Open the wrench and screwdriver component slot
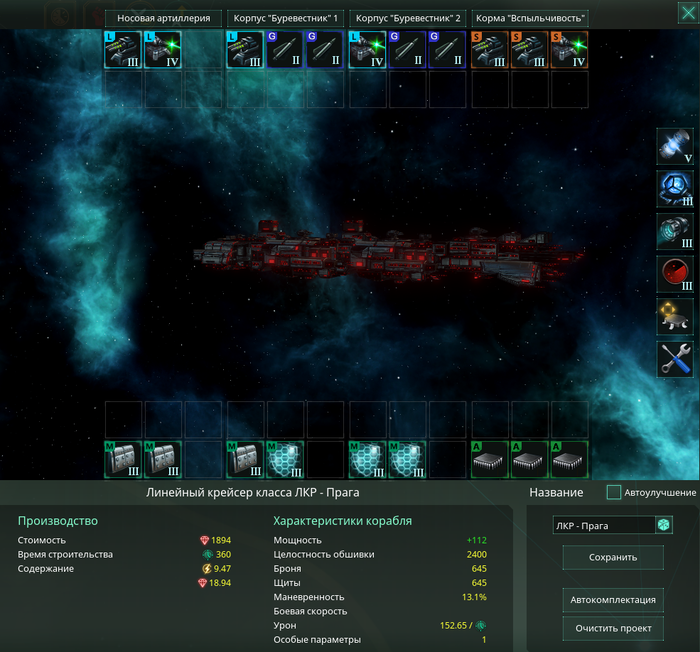Viewport: 700px width, 652px height. tap(675, 359)
